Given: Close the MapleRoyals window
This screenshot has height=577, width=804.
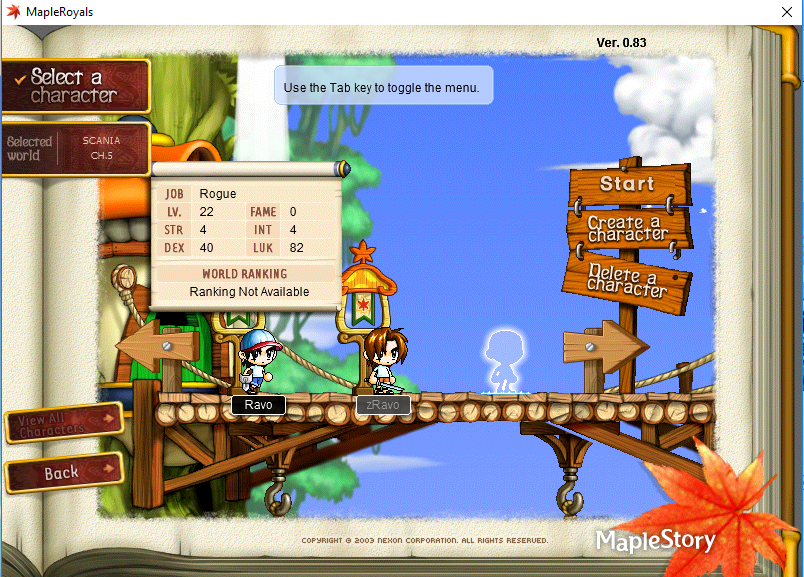Looking at the screenshot, I should click(784, 12).
